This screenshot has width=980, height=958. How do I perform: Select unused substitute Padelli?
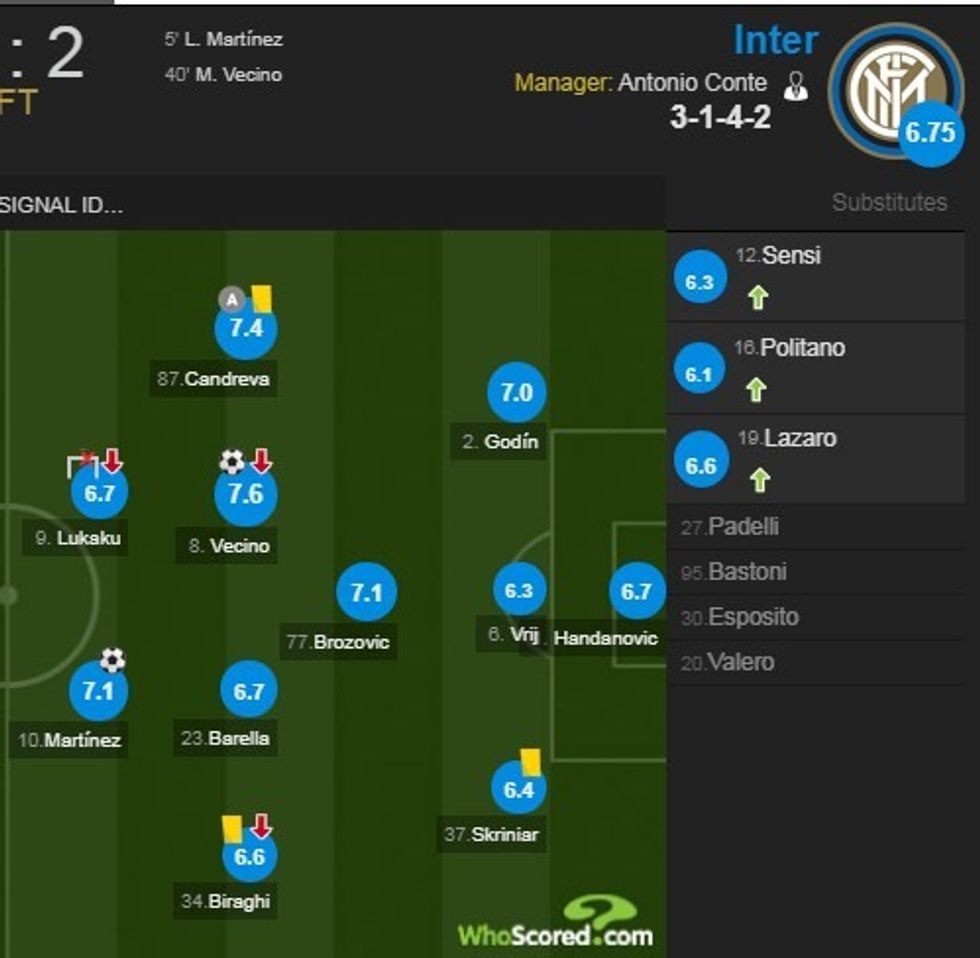(x=742, y=527)
